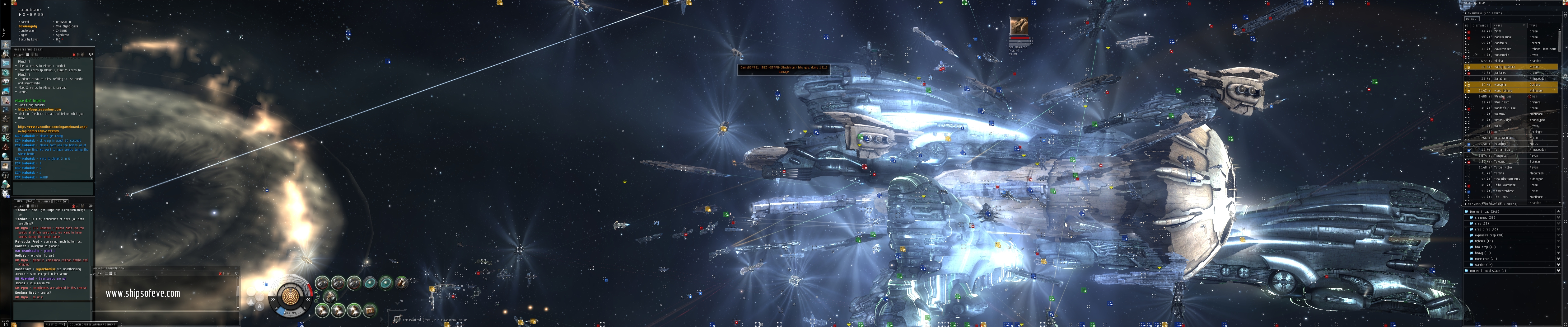Open the character portrait in the sidebar

[6, 45]
